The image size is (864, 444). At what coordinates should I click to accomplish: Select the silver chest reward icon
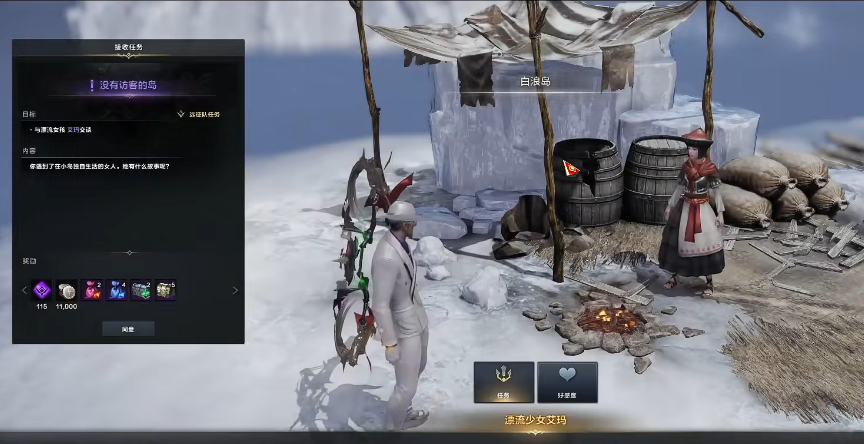[x=166, y=290]
